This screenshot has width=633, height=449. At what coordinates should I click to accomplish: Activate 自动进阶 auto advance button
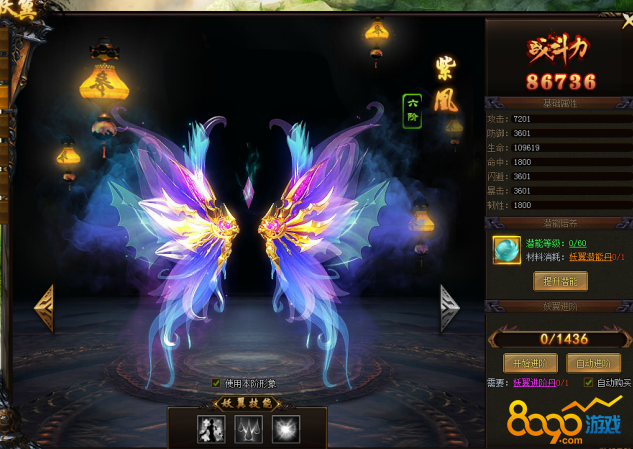point(593,362)
